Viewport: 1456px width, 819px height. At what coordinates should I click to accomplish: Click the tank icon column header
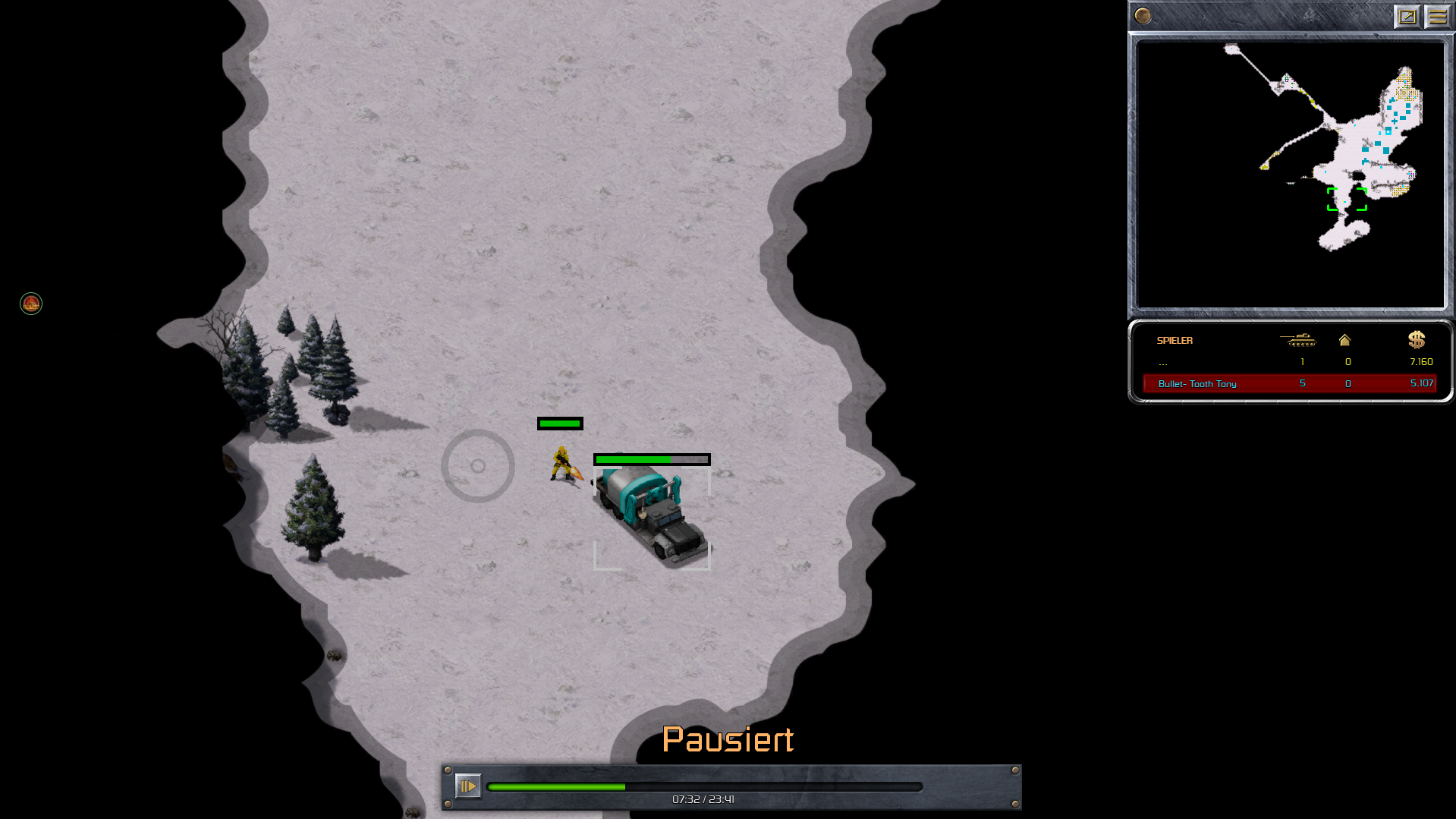pos(1298,340)
